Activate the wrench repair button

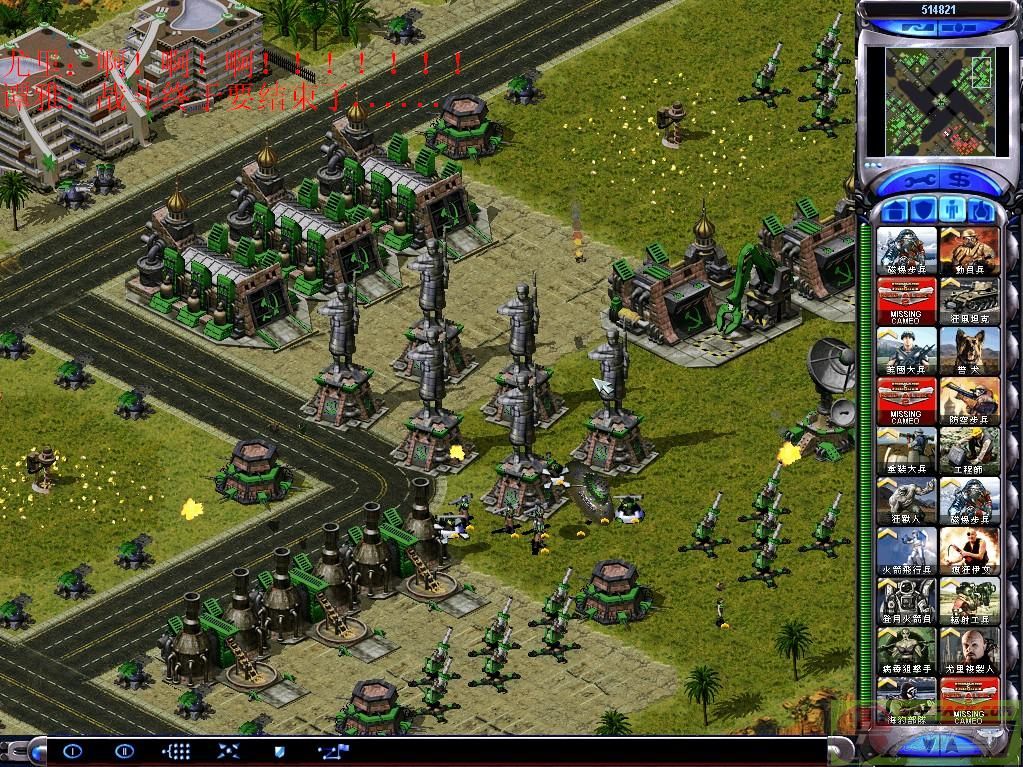click(x=918, y=181)
